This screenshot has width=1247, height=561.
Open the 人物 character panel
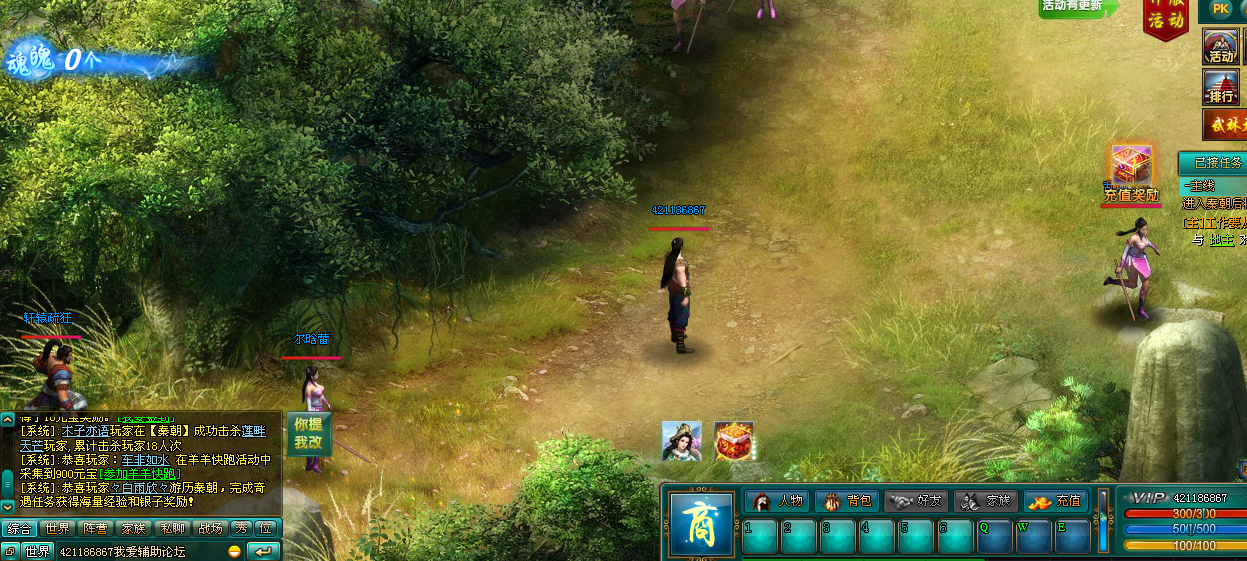[x=777, y=501]
